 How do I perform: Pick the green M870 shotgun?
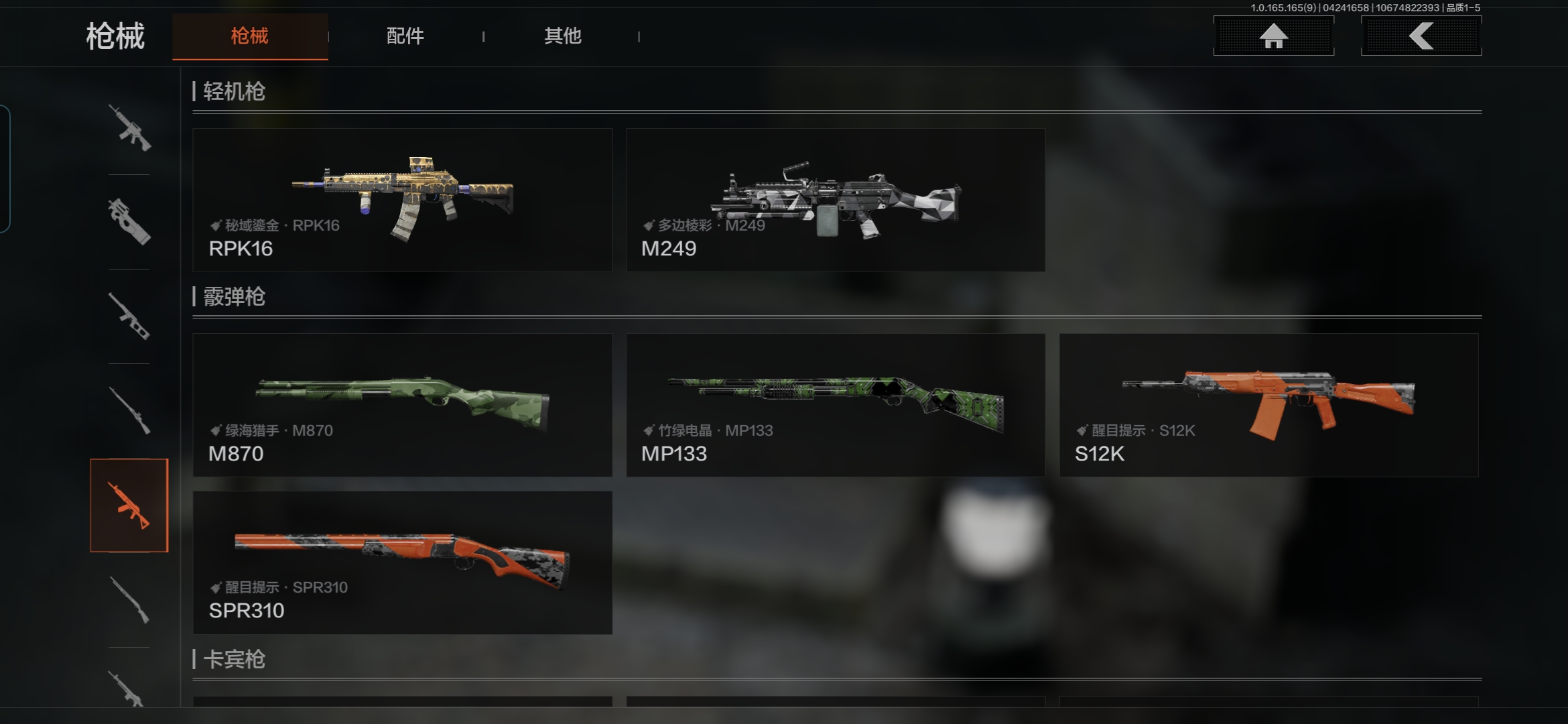pyautogui.click(x=402, y=405)
